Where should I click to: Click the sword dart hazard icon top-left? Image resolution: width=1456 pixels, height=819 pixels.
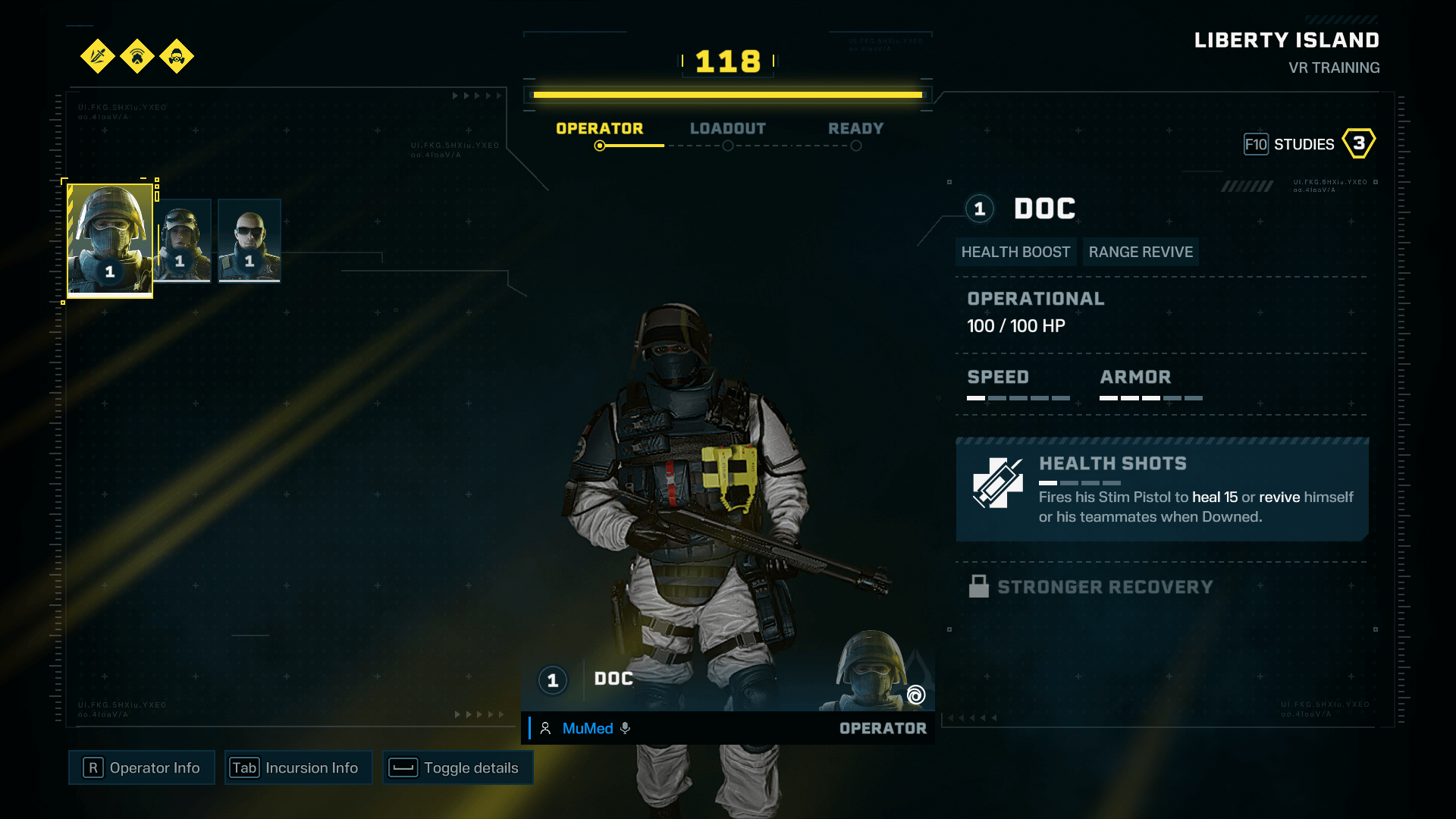97,57
